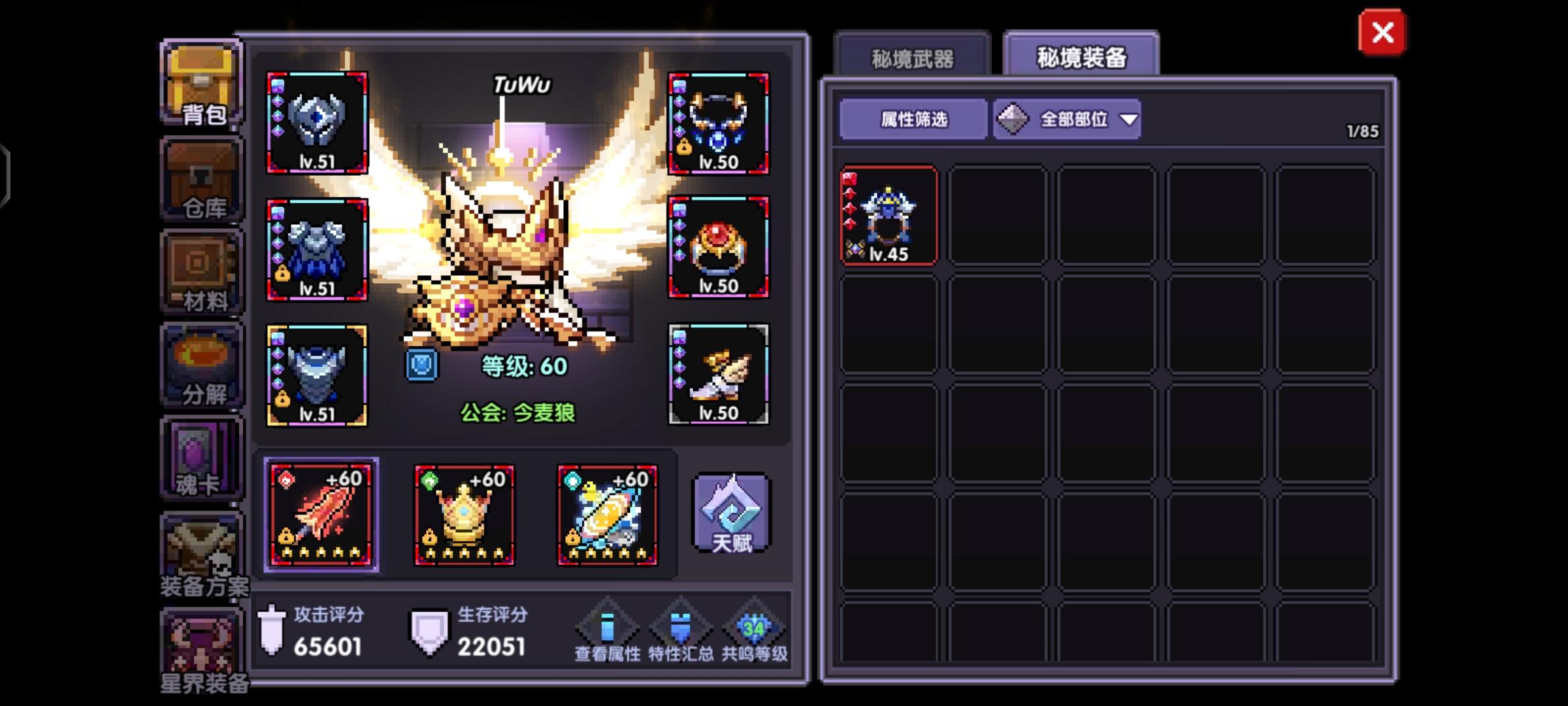This screenshot has width=1568, height=706.
Task: Open the 魂卡 soul card panel
Action: (201, 458)
